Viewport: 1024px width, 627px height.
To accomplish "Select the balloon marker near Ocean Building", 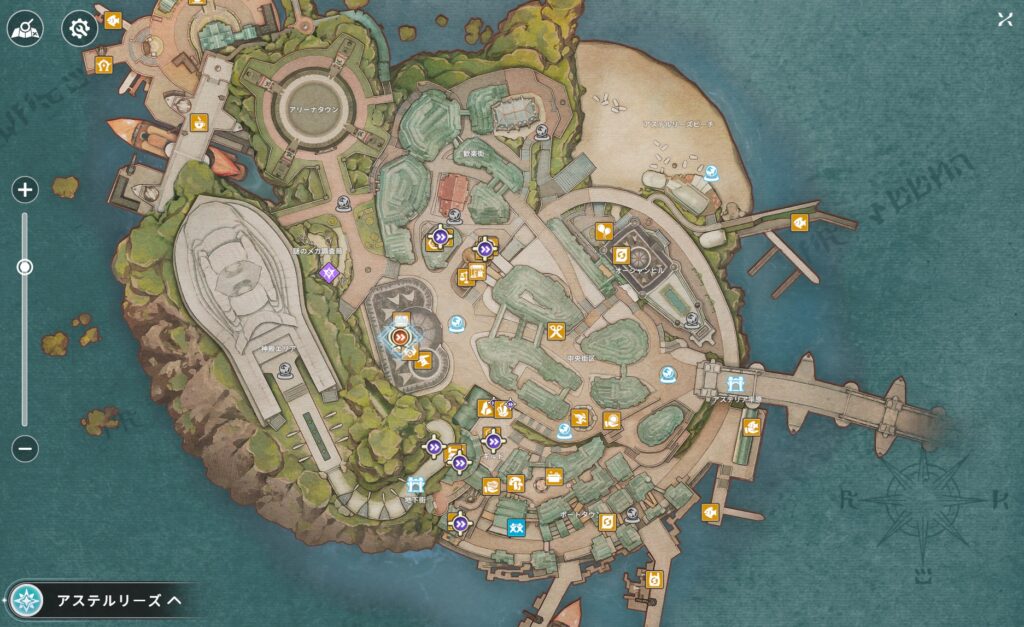I will click(604, 232).
